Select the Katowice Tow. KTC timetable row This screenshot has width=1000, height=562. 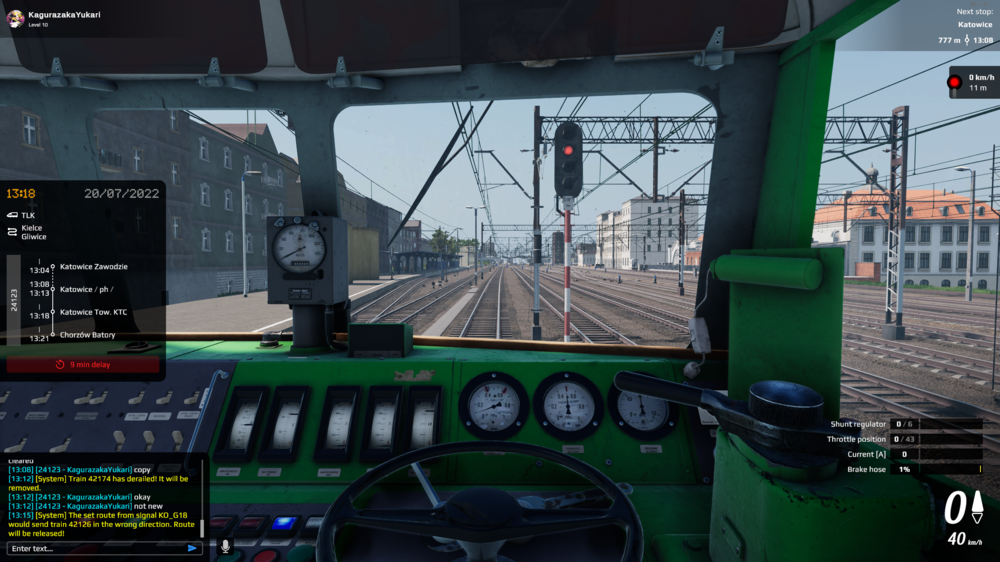point(93,312)
